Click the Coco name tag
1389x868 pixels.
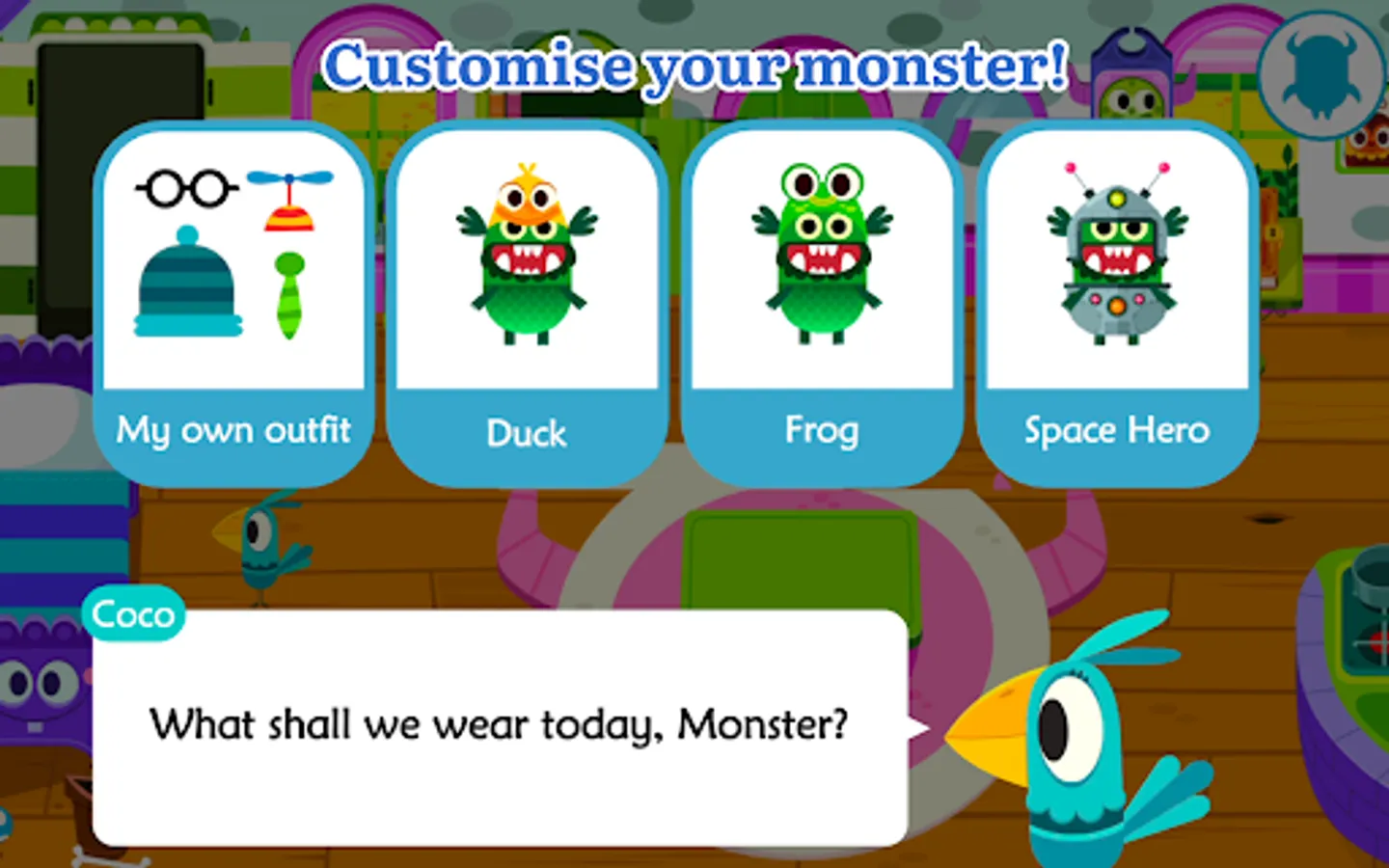tap(134, 613)
